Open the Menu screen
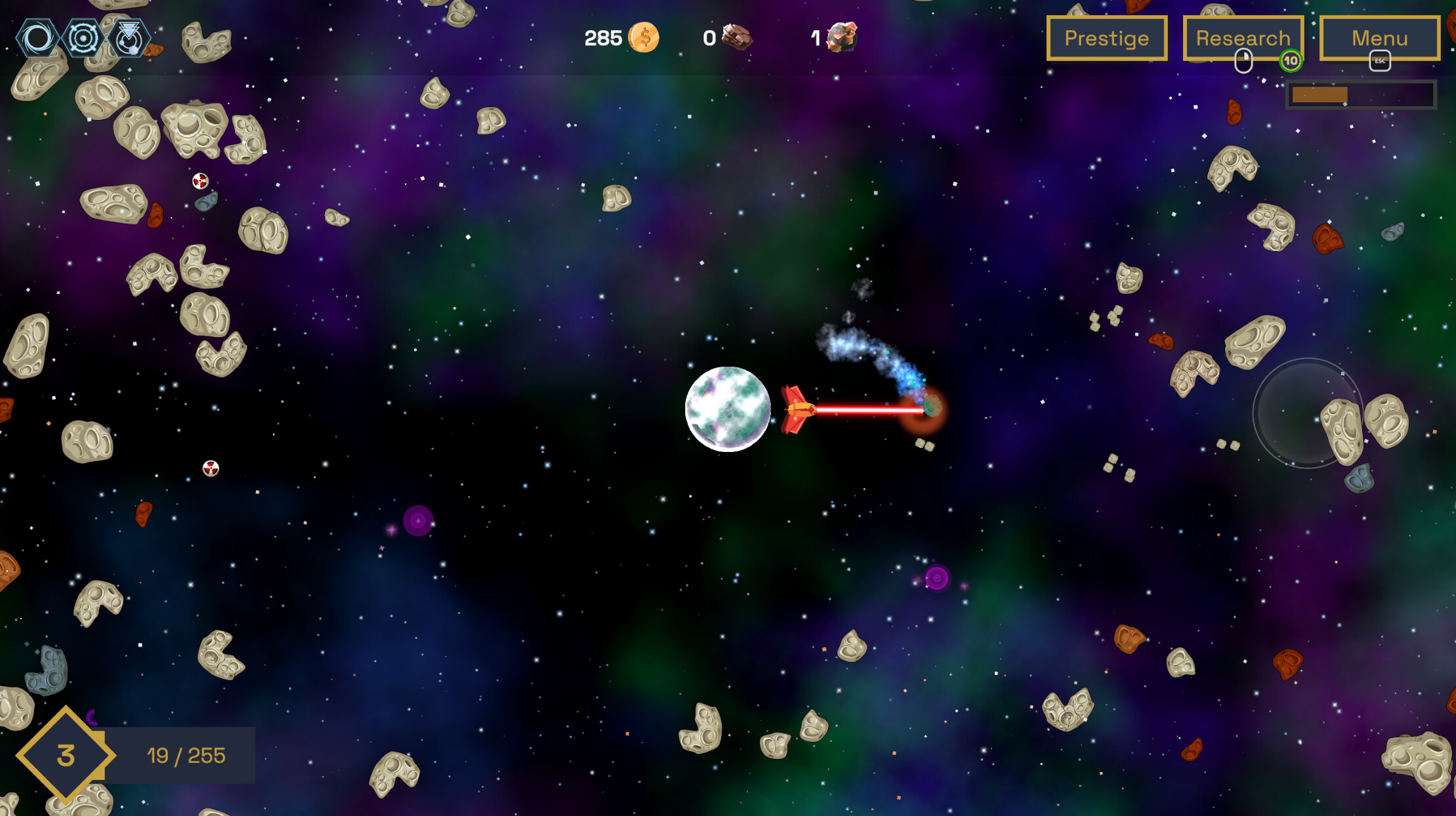The height and width of the screenshot is (816, 1456). tap(1379, 37)
